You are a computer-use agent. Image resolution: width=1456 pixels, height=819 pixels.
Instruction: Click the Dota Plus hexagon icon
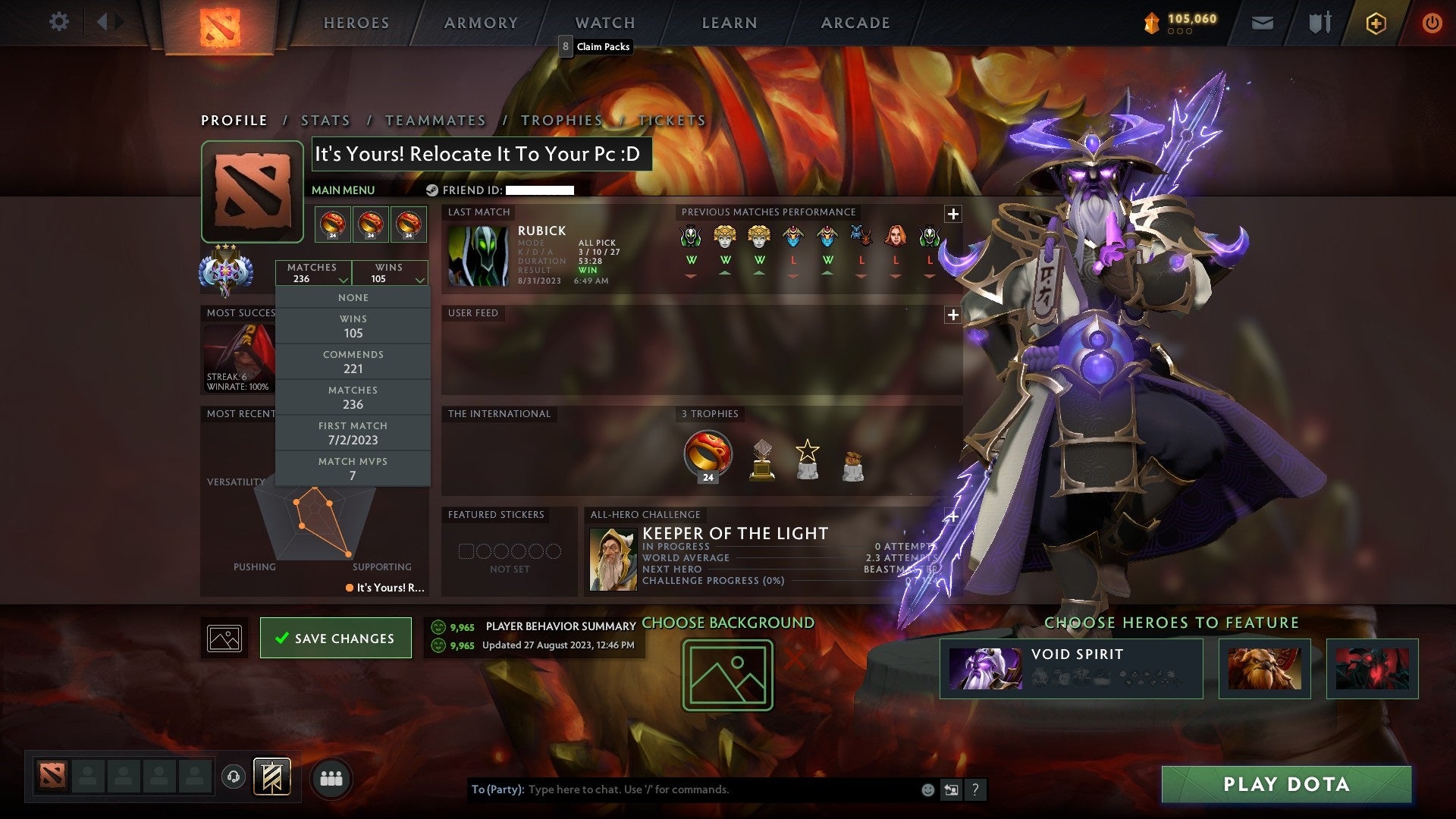tap(1375, 23)
